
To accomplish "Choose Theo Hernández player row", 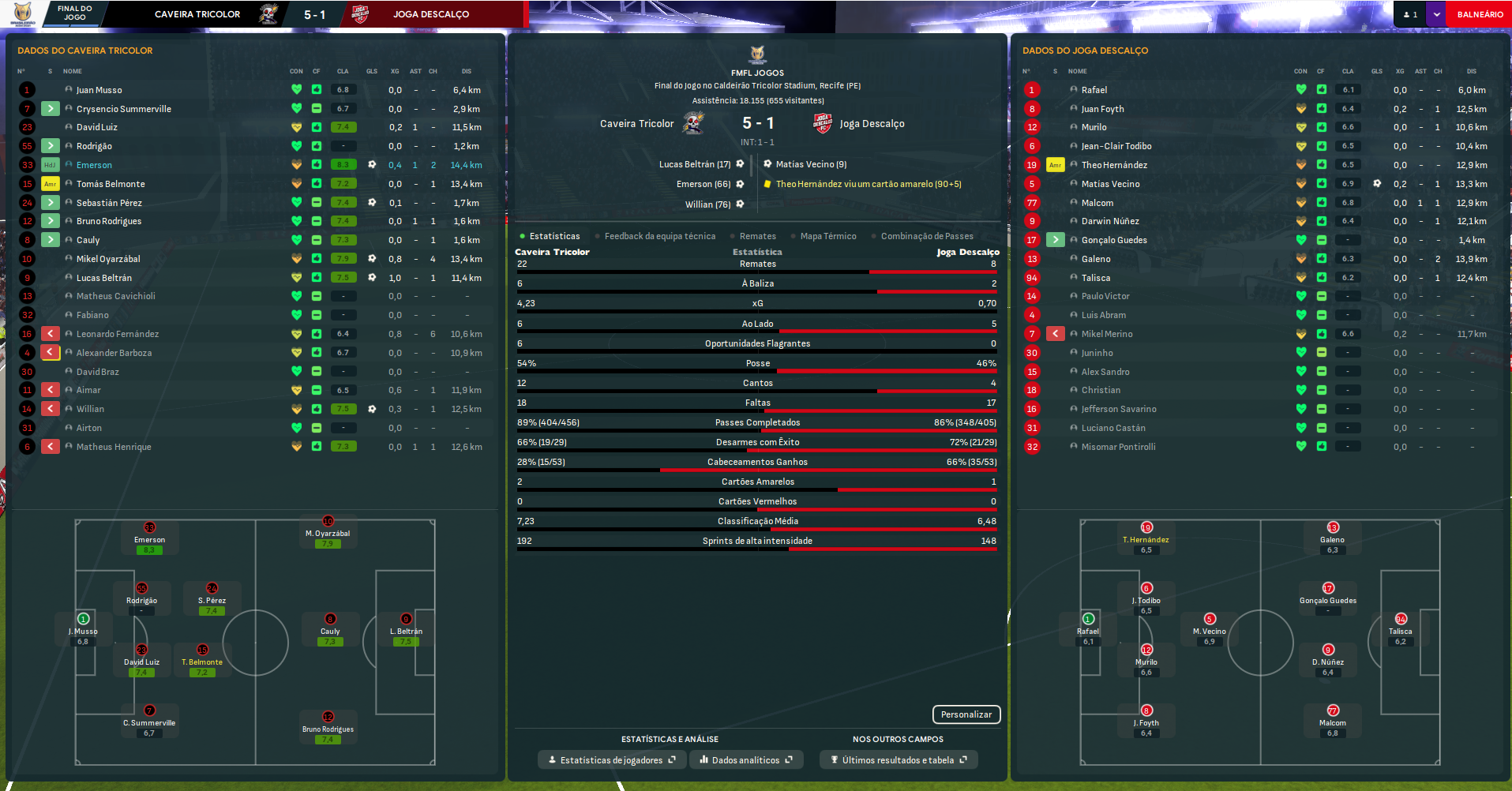I will click(1114, 165).
